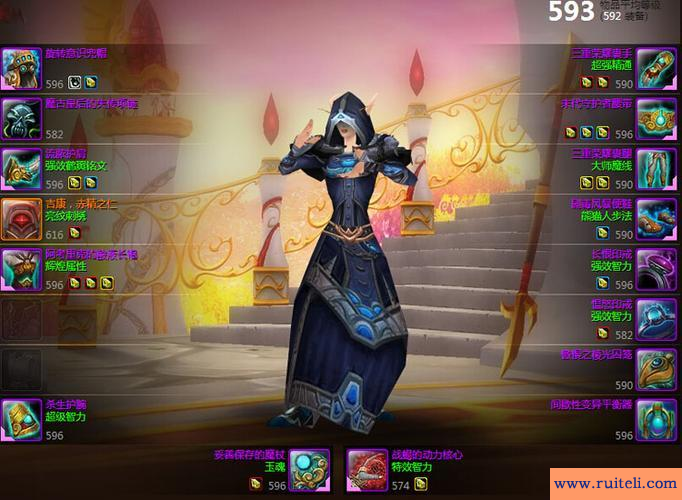Choose the purple ring slot
The width and height of the screenshot is (682, 500).
(658, 269)
